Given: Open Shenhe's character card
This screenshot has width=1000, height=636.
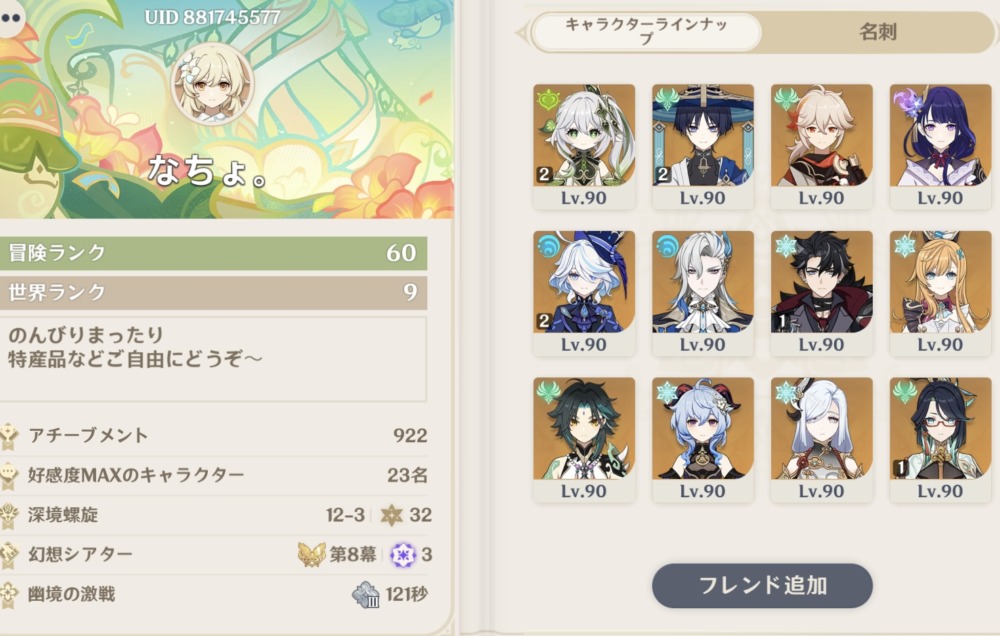Looking at the screenshot, I should tap(821, 440).
